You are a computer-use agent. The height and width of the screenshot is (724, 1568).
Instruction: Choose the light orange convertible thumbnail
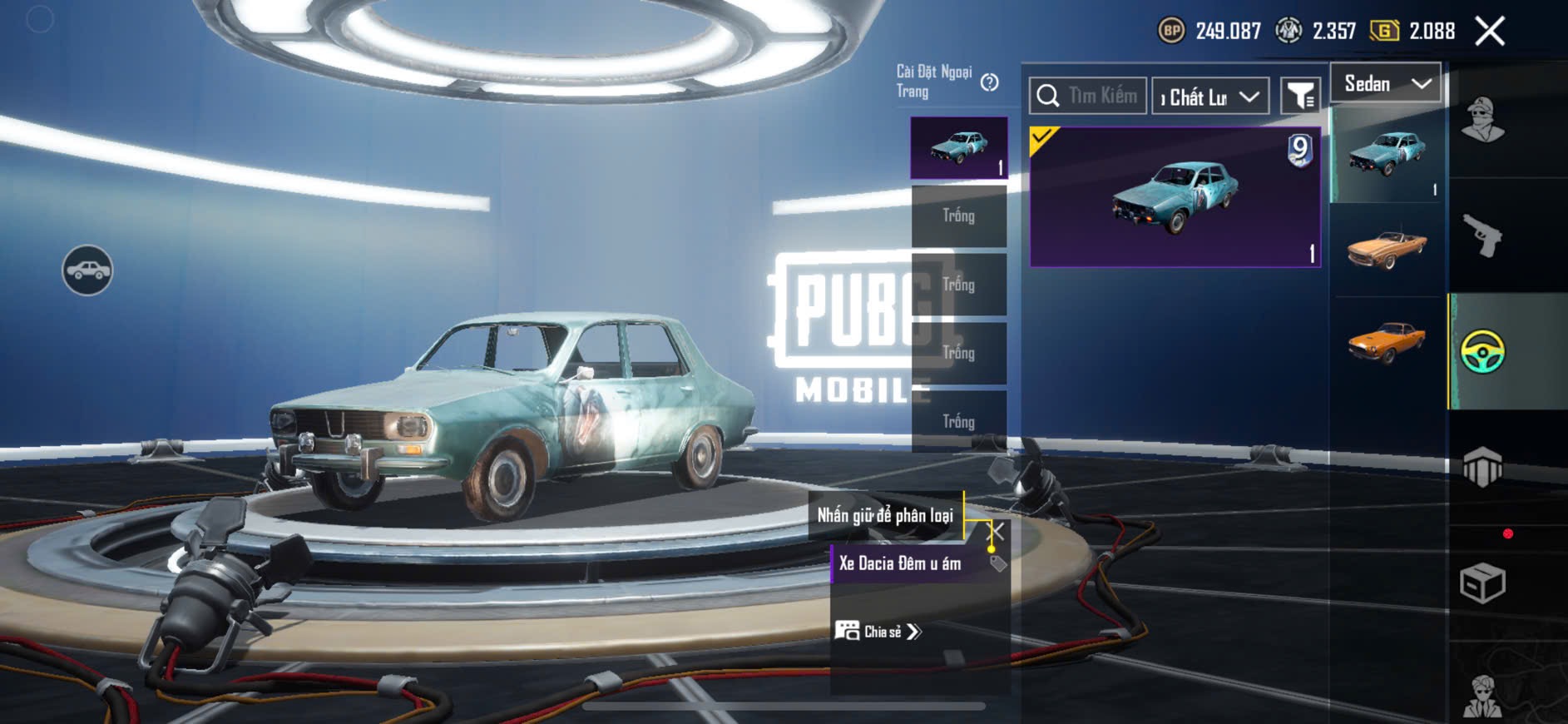[x=1387, y=248]
